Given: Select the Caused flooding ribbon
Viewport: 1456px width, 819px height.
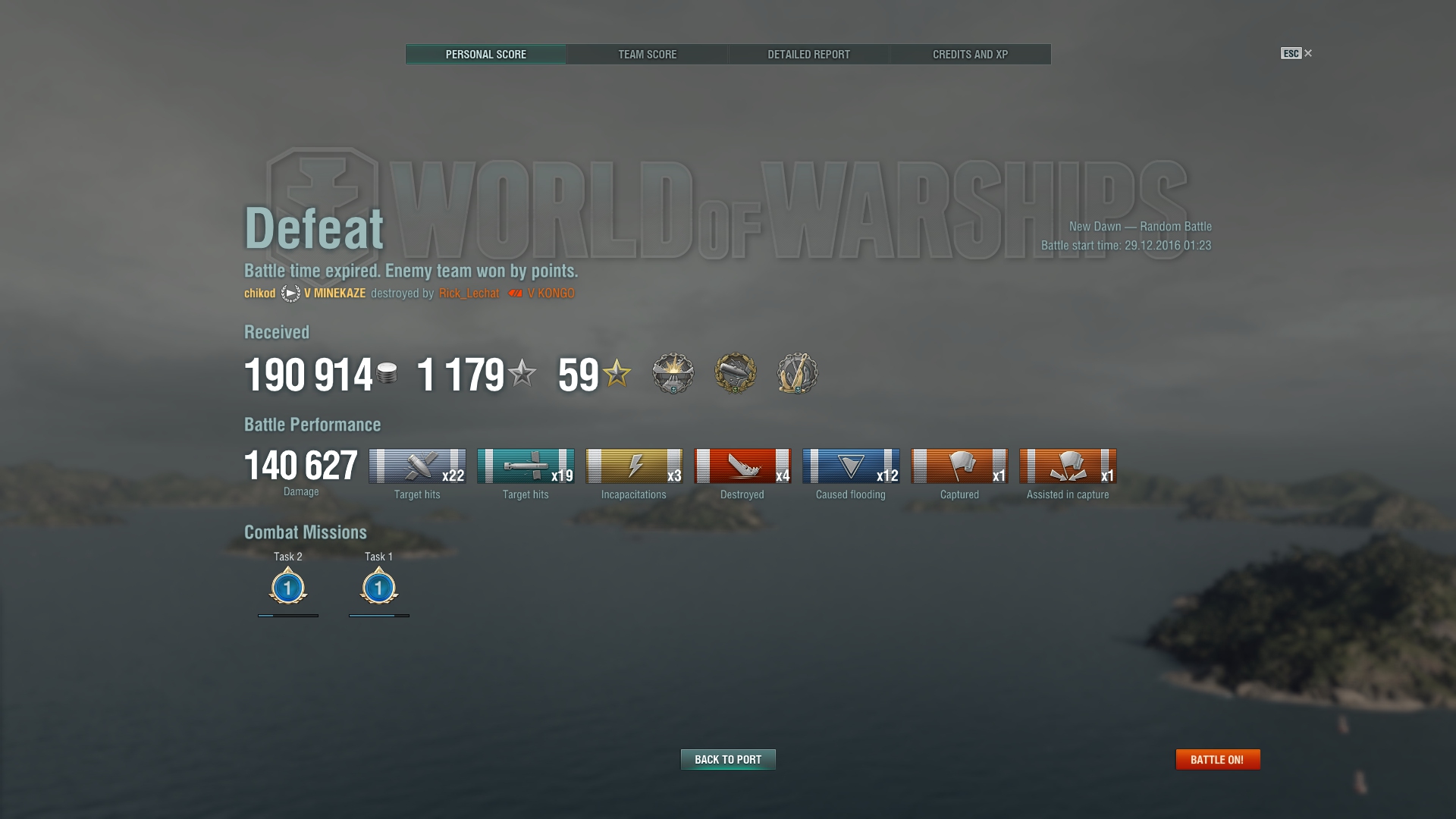Looking at the screenshot, I should click(851, 466).
